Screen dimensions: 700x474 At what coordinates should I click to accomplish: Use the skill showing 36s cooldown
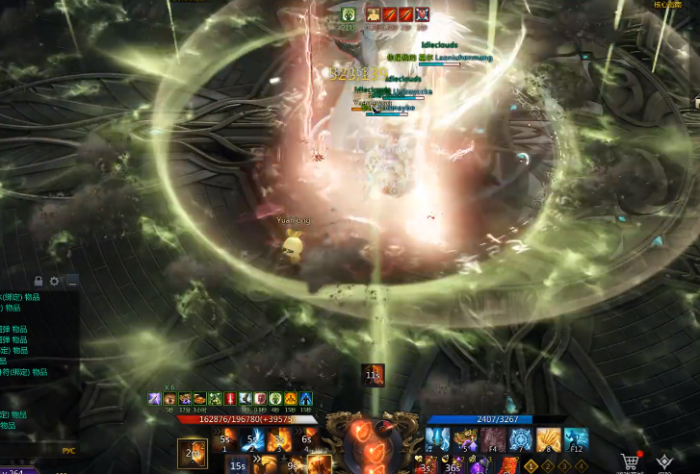456,465
